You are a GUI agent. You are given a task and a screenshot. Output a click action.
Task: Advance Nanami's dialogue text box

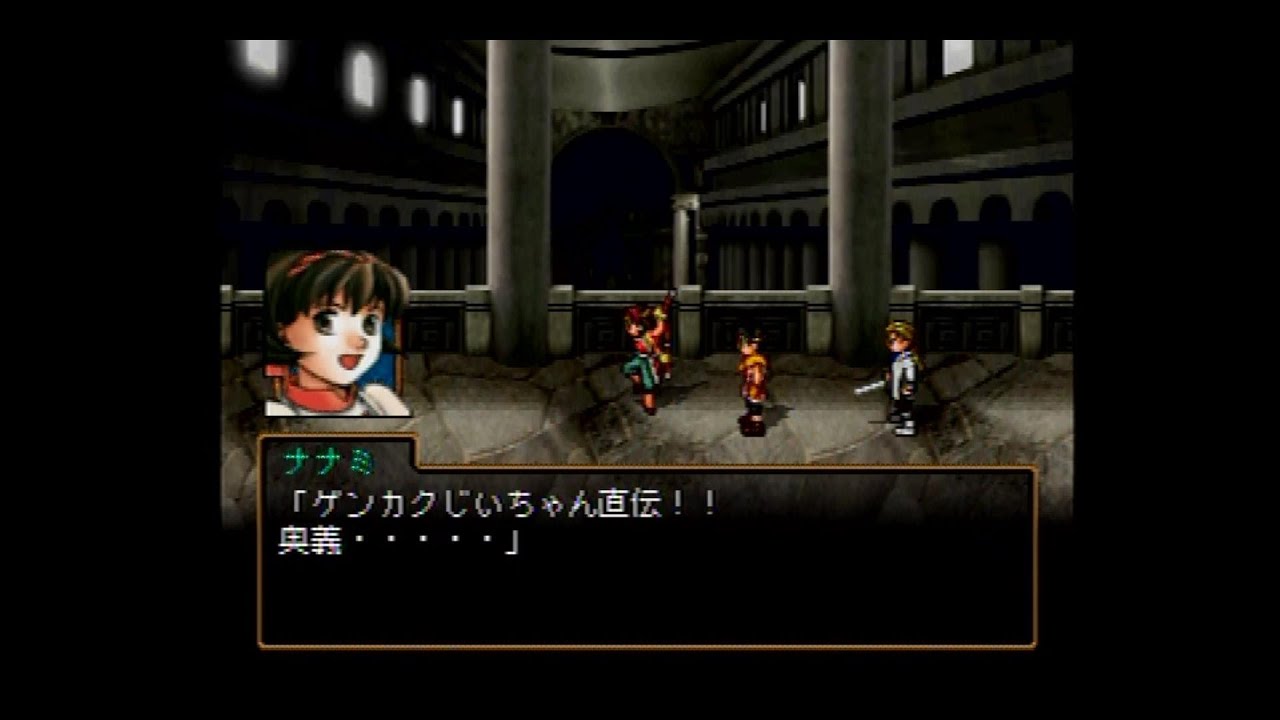647,556
